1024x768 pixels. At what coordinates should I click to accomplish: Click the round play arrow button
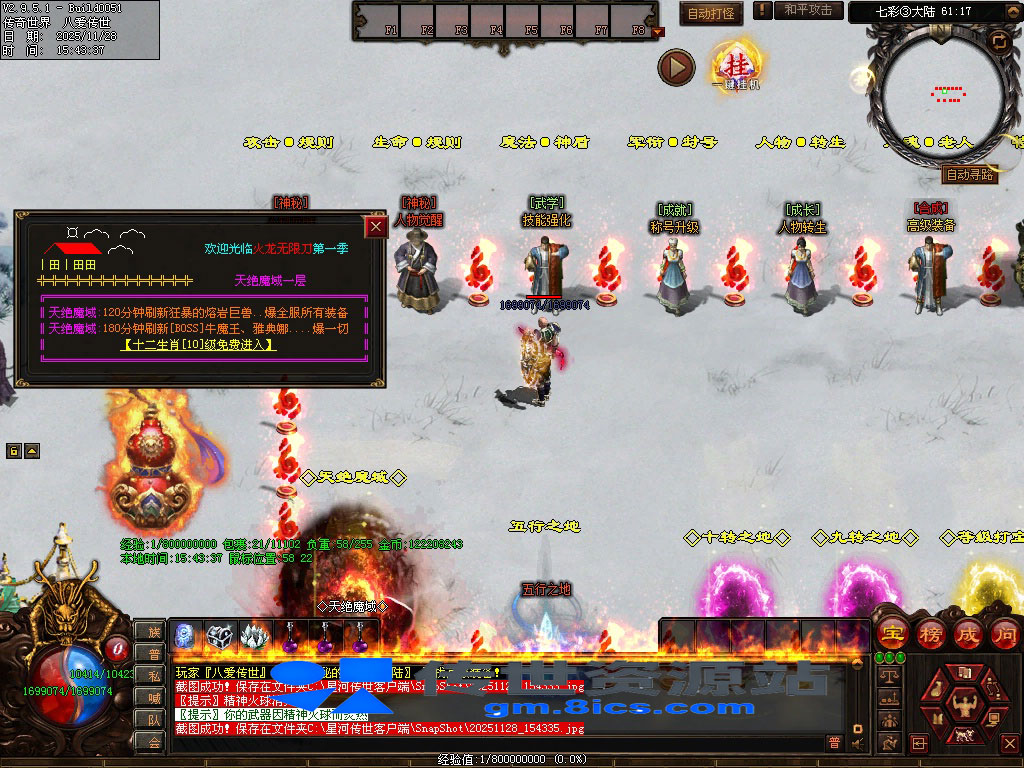click(x=676, y=68)
